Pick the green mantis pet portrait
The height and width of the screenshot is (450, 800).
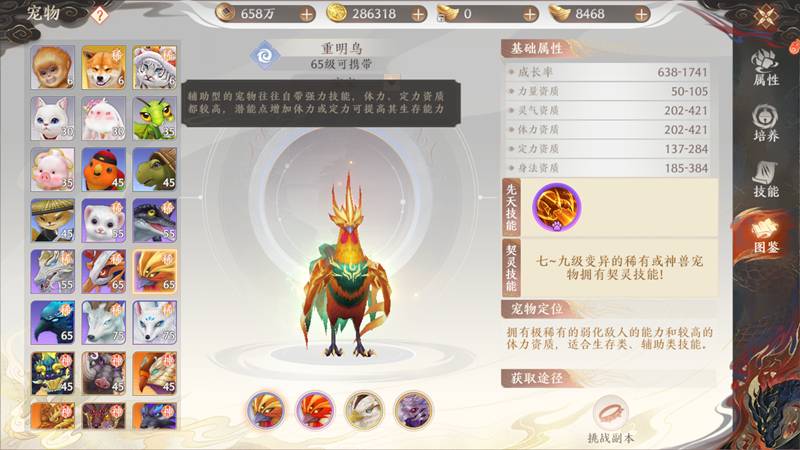point(155,117)
